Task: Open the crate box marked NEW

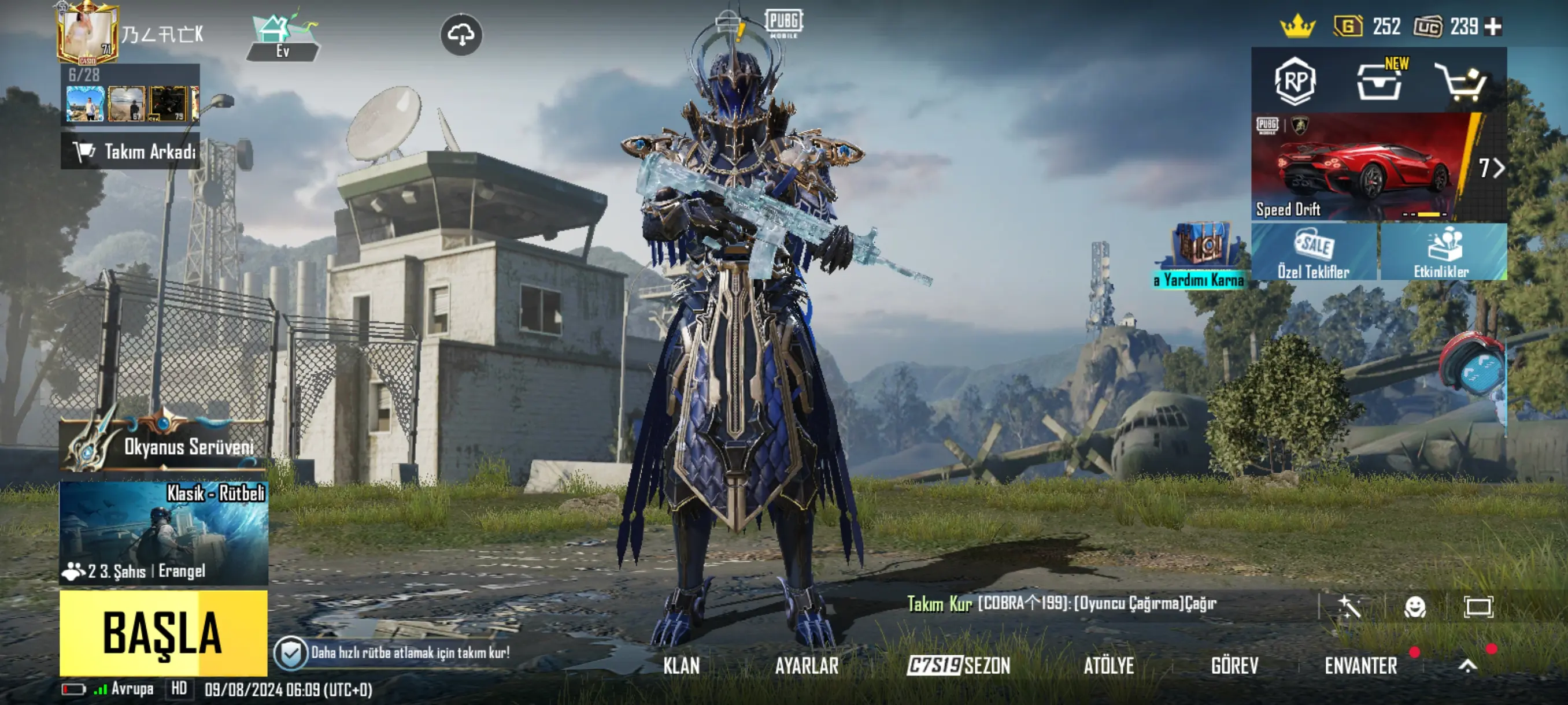Action: click(1380, 82)
